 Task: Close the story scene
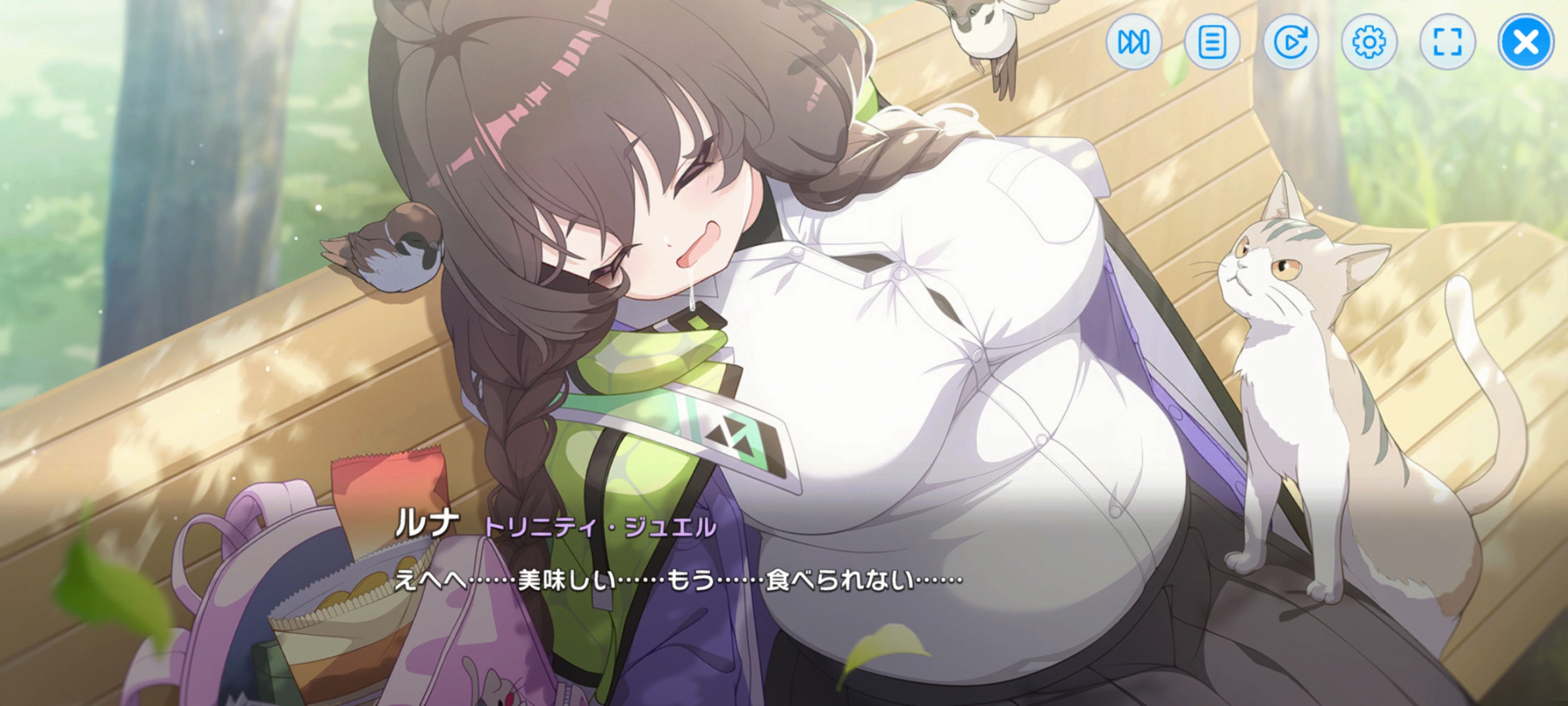click(x=1526, y=42)
